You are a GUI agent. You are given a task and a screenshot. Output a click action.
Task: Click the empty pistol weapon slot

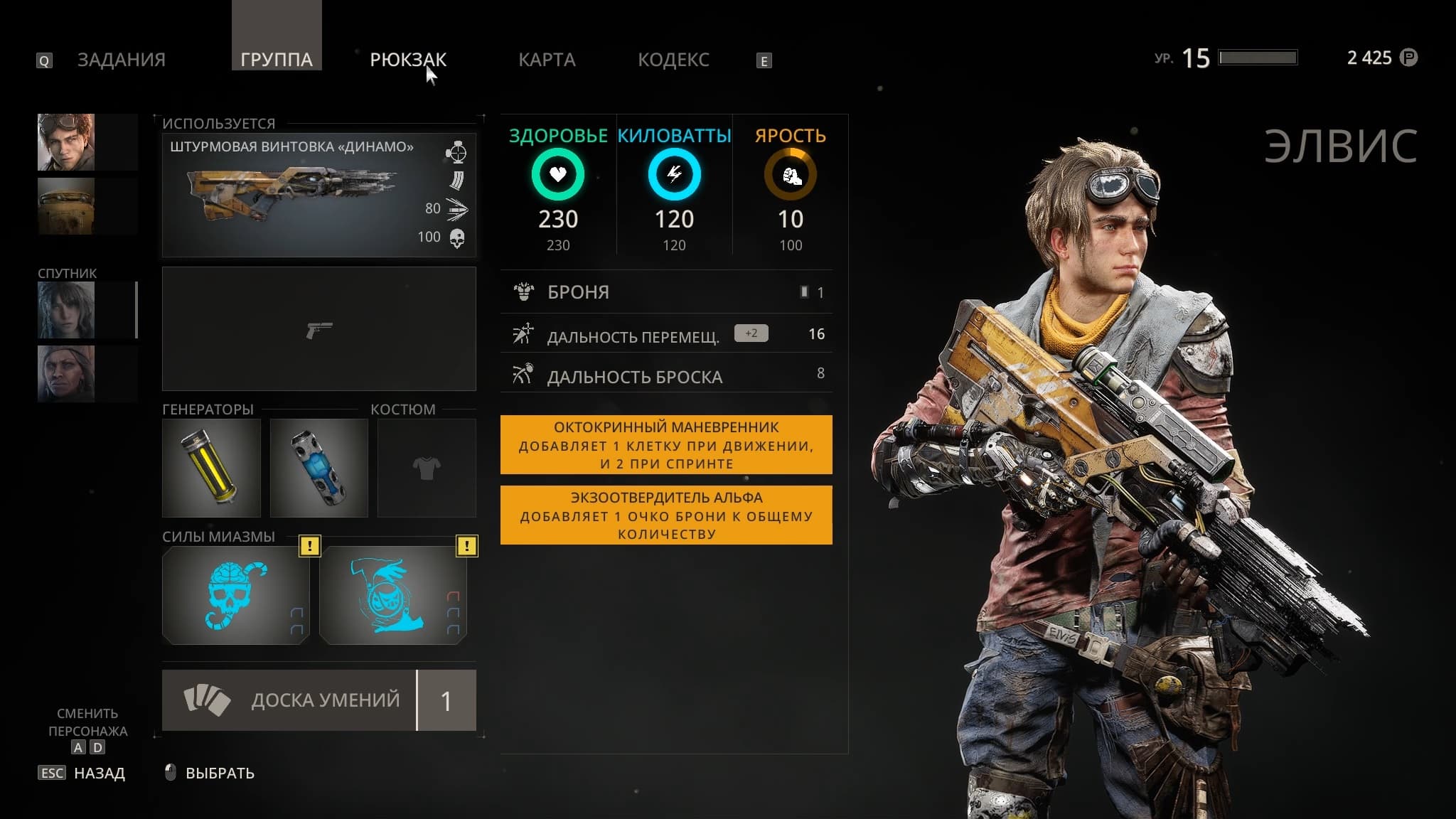(x=318, y=329)
